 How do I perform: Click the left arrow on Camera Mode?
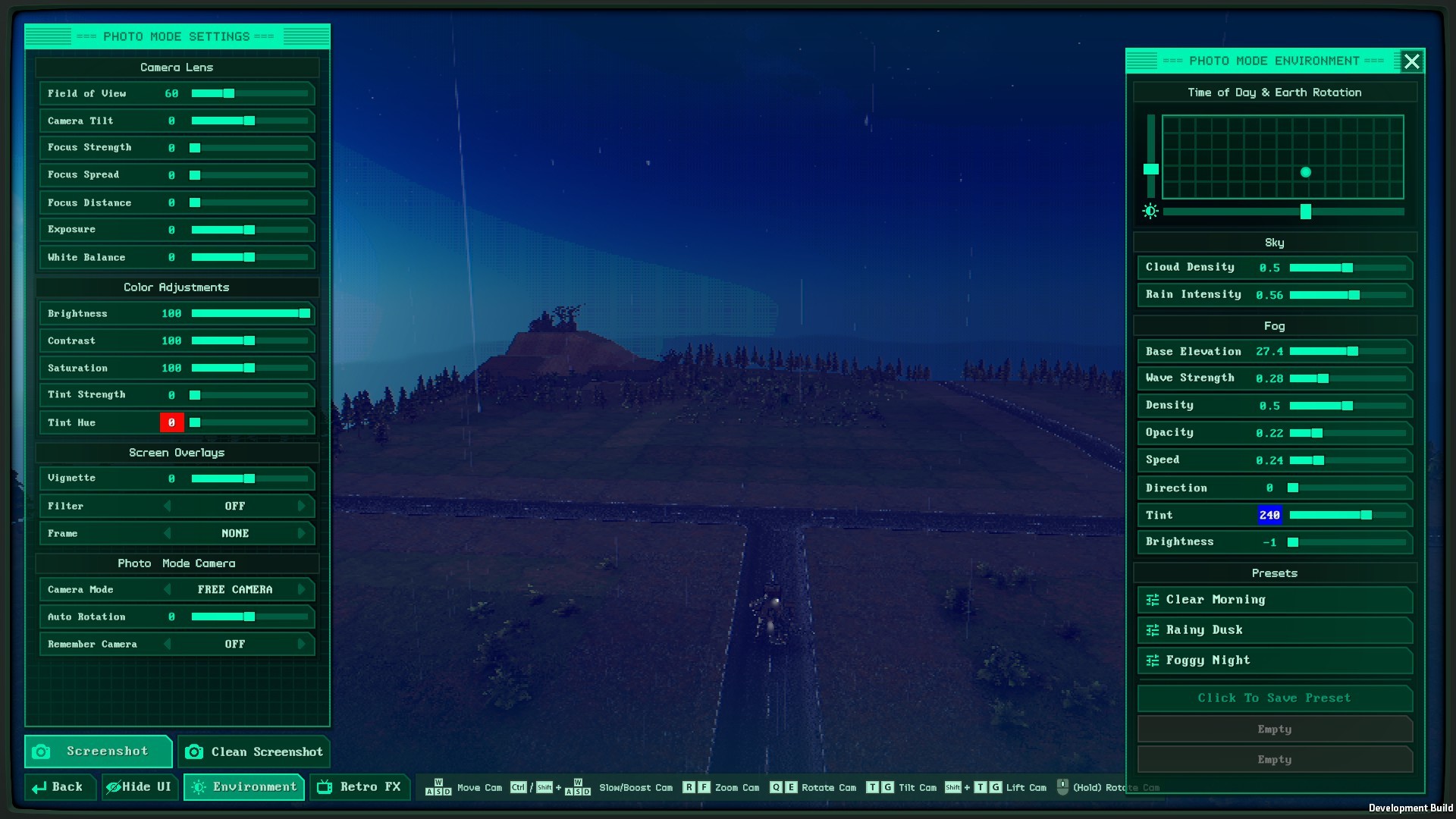(x=168, y=589)
